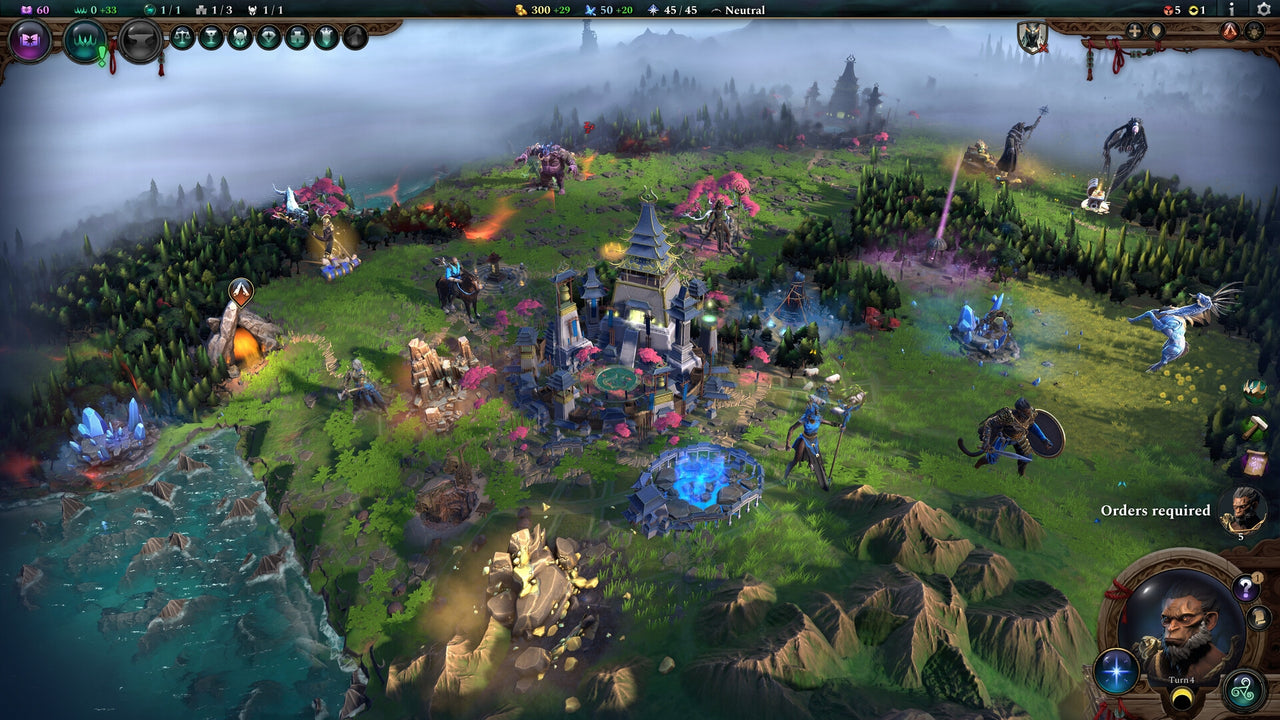Toggle the plus icon beside the pin marker
The height and width of the screenshot is (720, 1280).
coord(1133,31)
